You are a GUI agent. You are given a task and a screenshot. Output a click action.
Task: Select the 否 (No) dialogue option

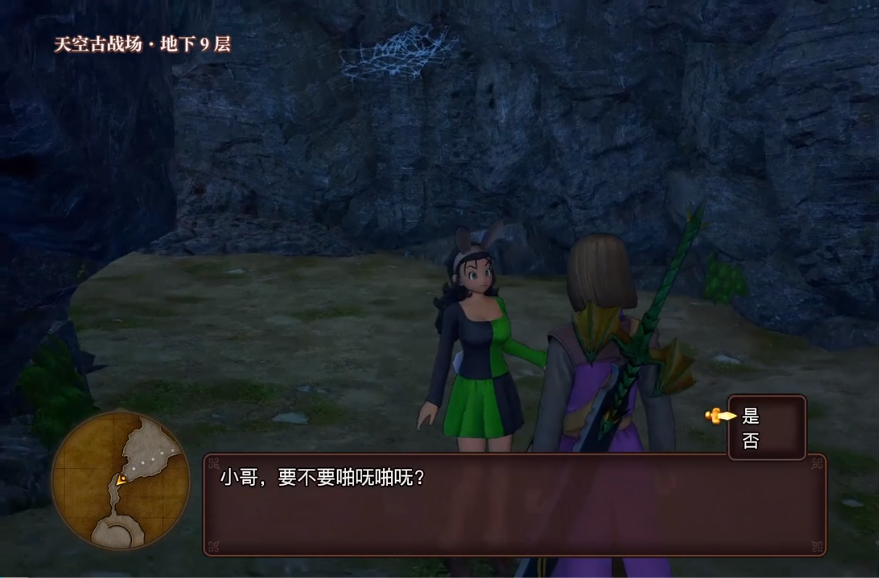coord(752,441)
